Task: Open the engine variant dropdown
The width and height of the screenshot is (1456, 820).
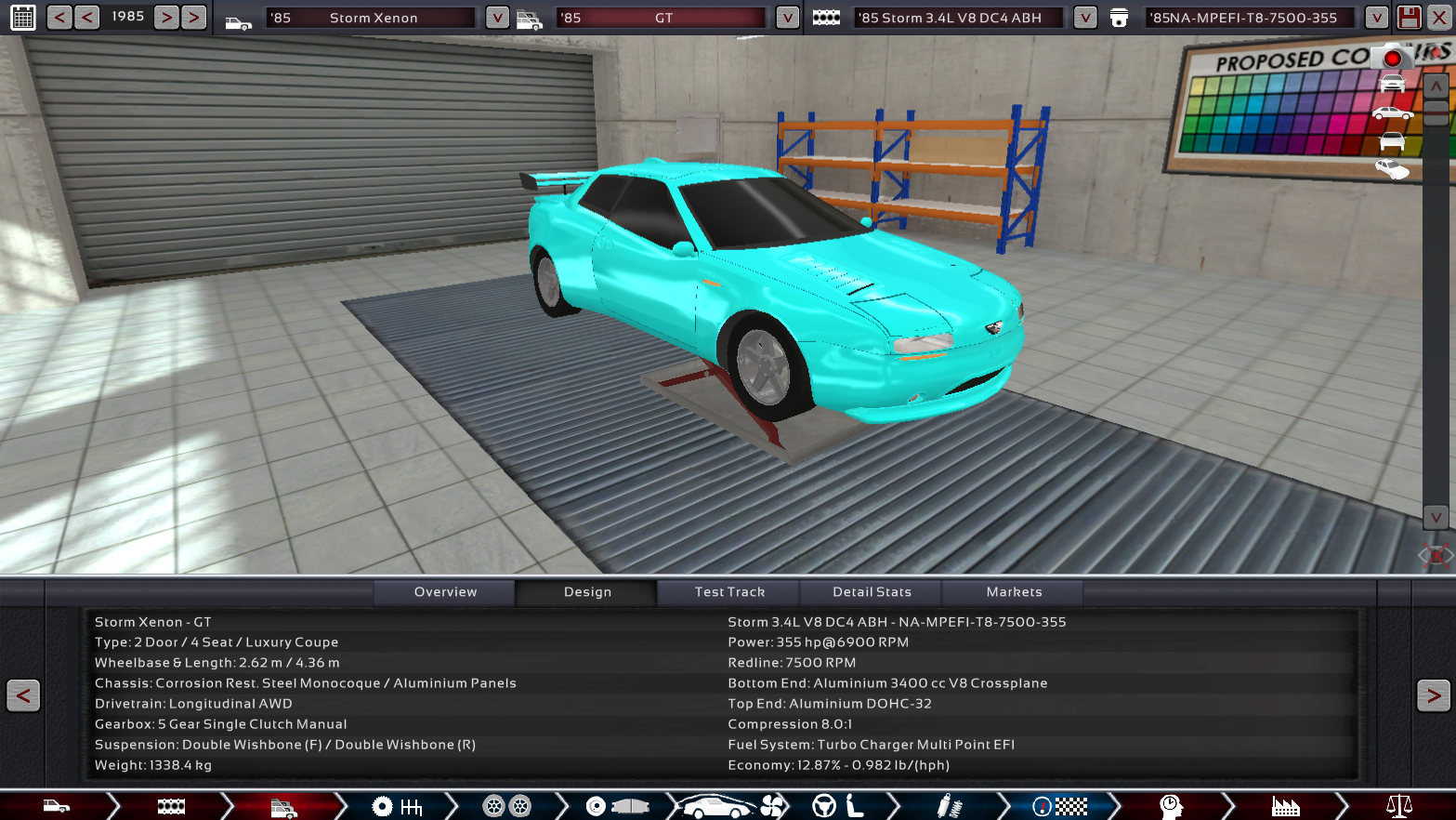Action: click(1376, 18)
